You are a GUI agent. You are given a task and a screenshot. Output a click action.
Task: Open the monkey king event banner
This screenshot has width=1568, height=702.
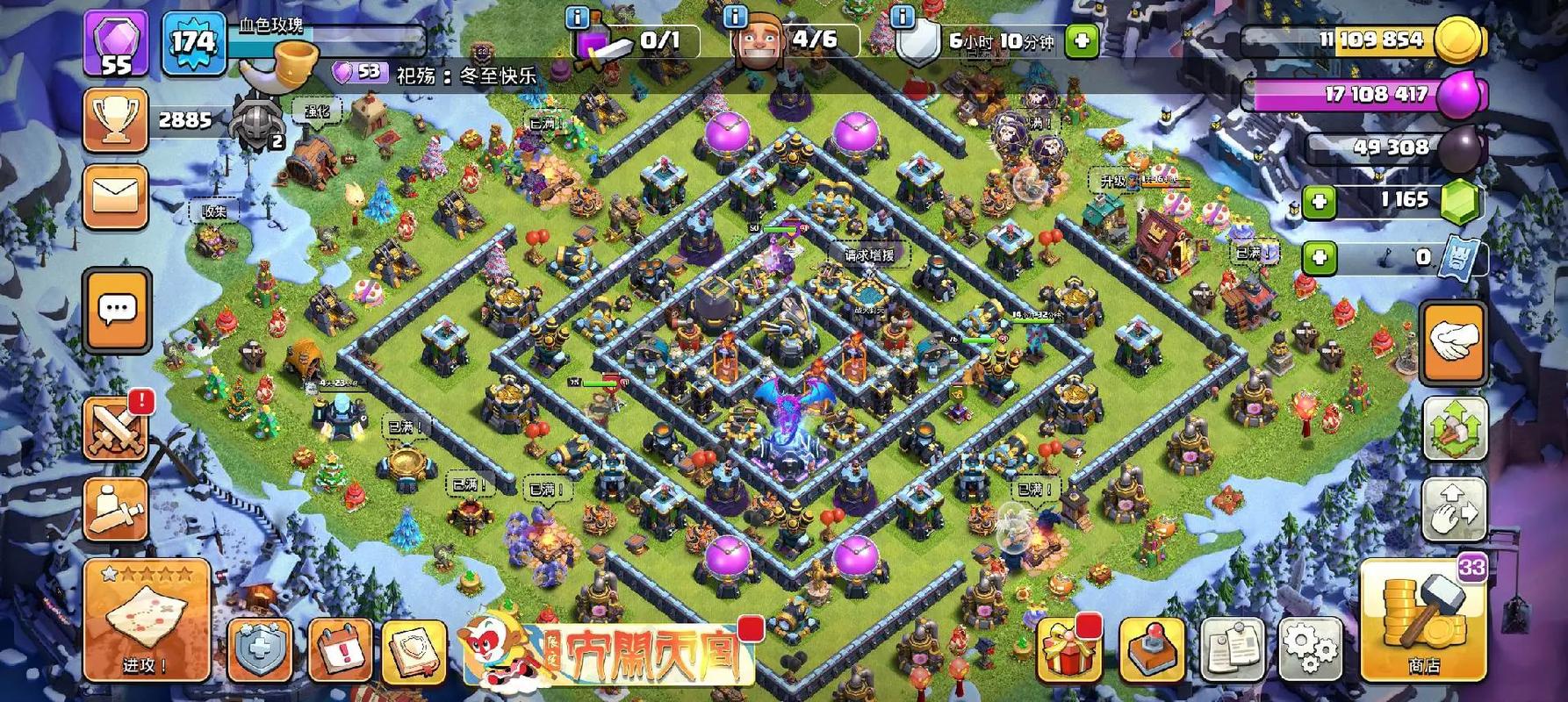pos(610,648)
